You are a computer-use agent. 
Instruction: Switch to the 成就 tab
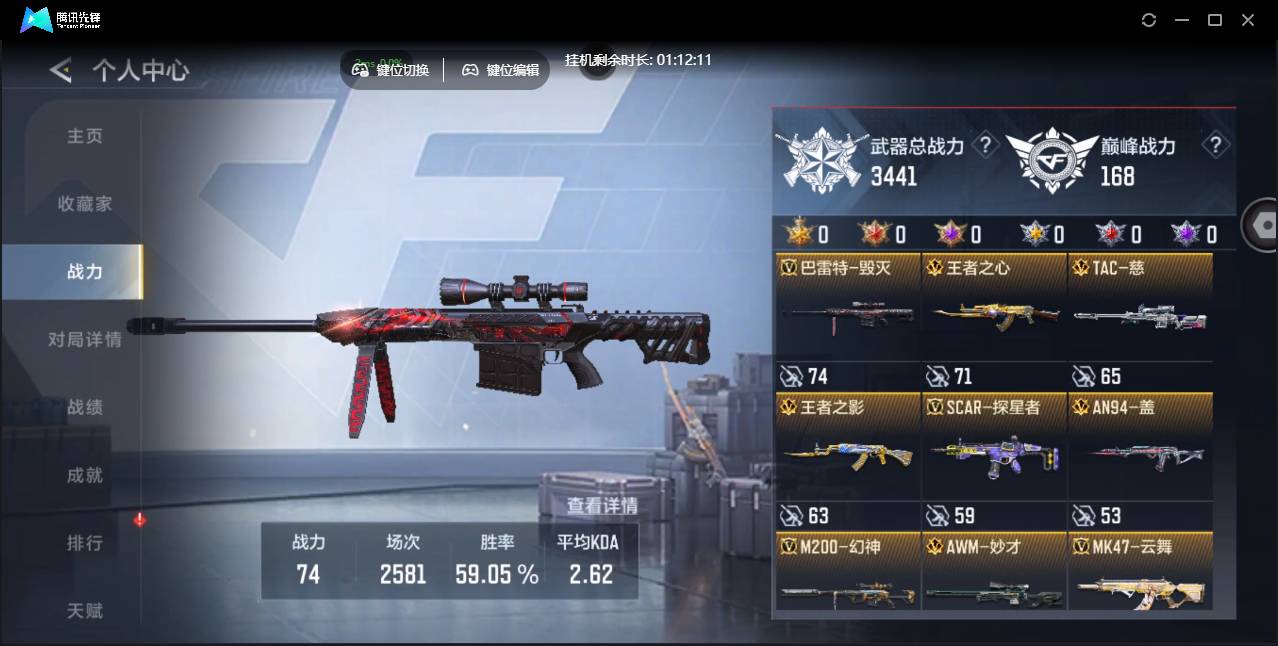coord(85,476)
